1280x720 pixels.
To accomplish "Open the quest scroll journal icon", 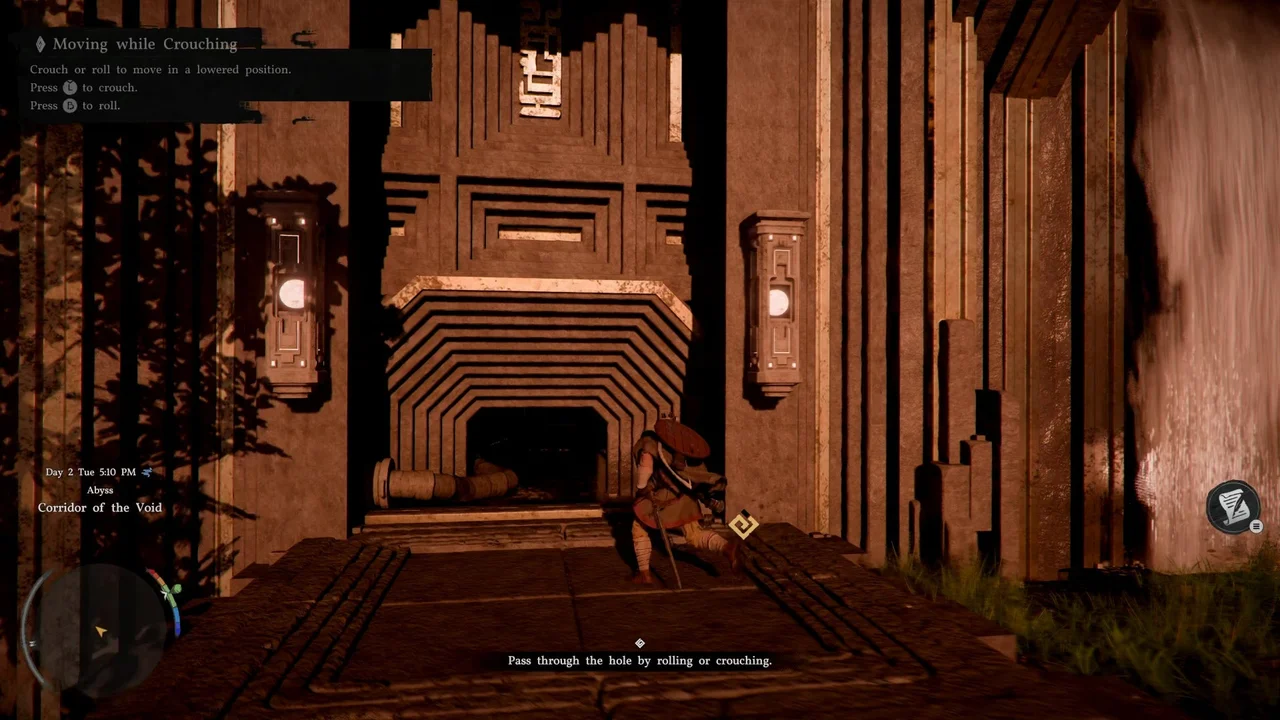I will pyautogui.click(x=1232, y=506).
